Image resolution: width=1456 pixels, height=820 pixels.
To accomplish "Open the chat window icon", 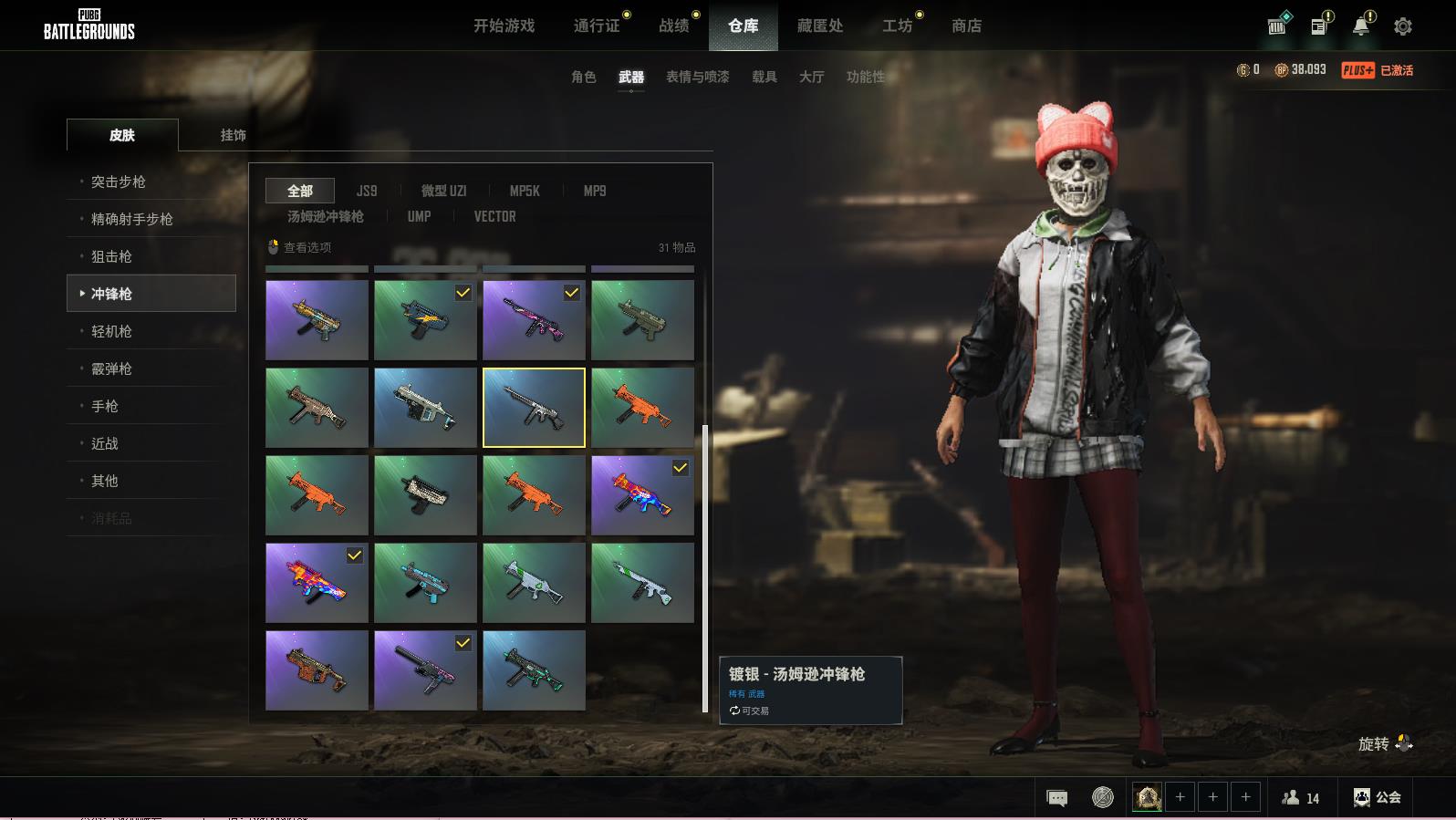I will click(1057, 798).
